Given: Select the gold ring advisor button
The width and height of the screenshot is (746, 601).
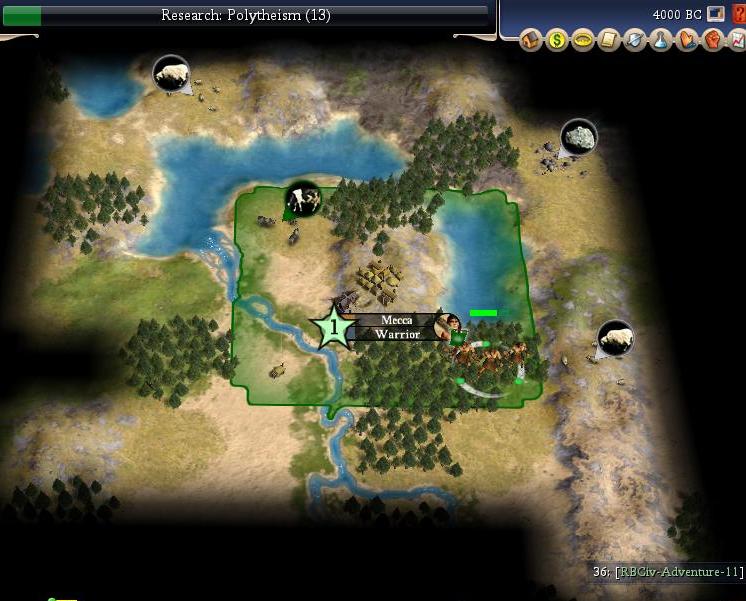Looking at the screenshot, I should pos(583,41).
